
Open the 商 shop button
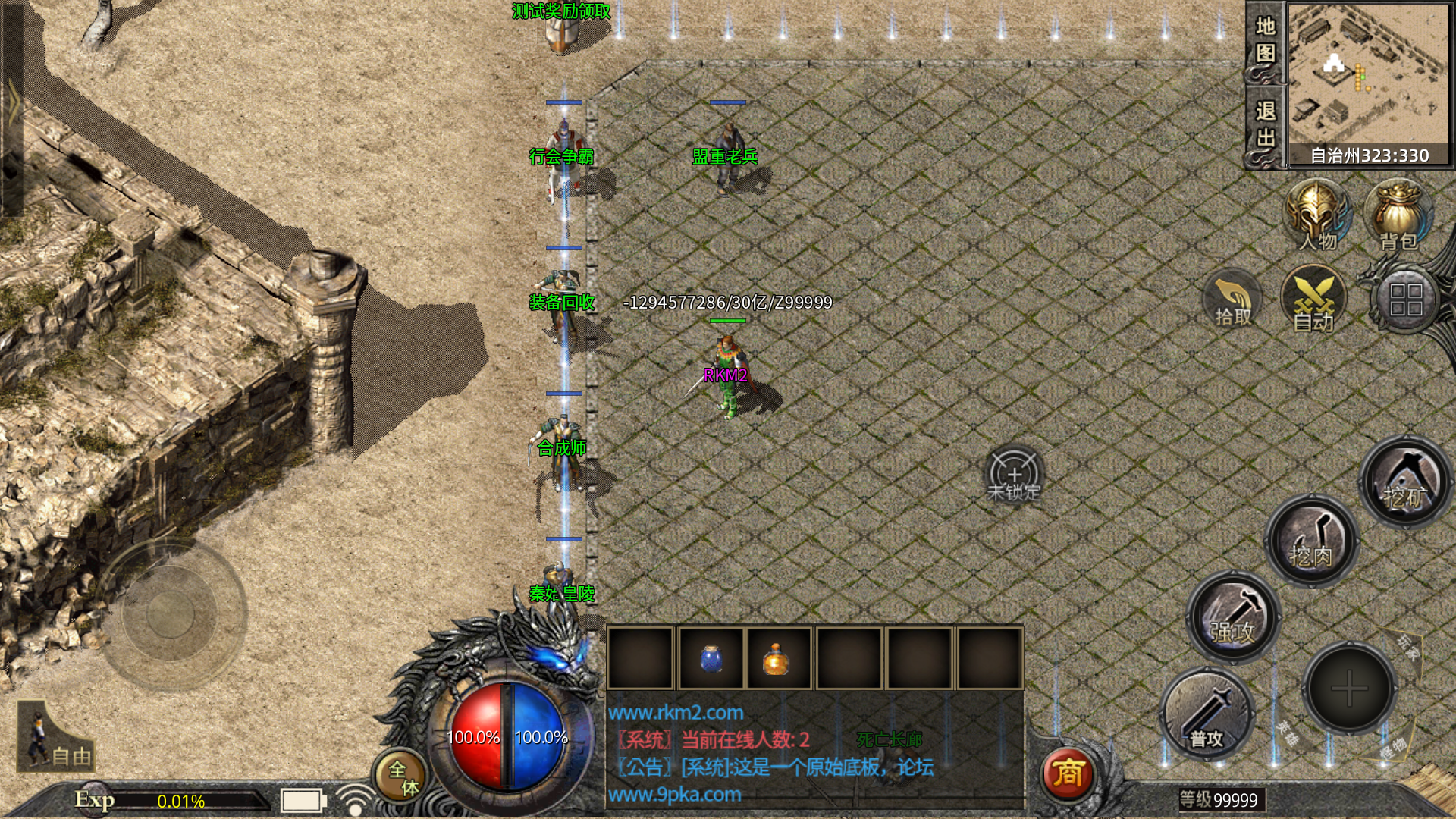(x=1067, y=773)
